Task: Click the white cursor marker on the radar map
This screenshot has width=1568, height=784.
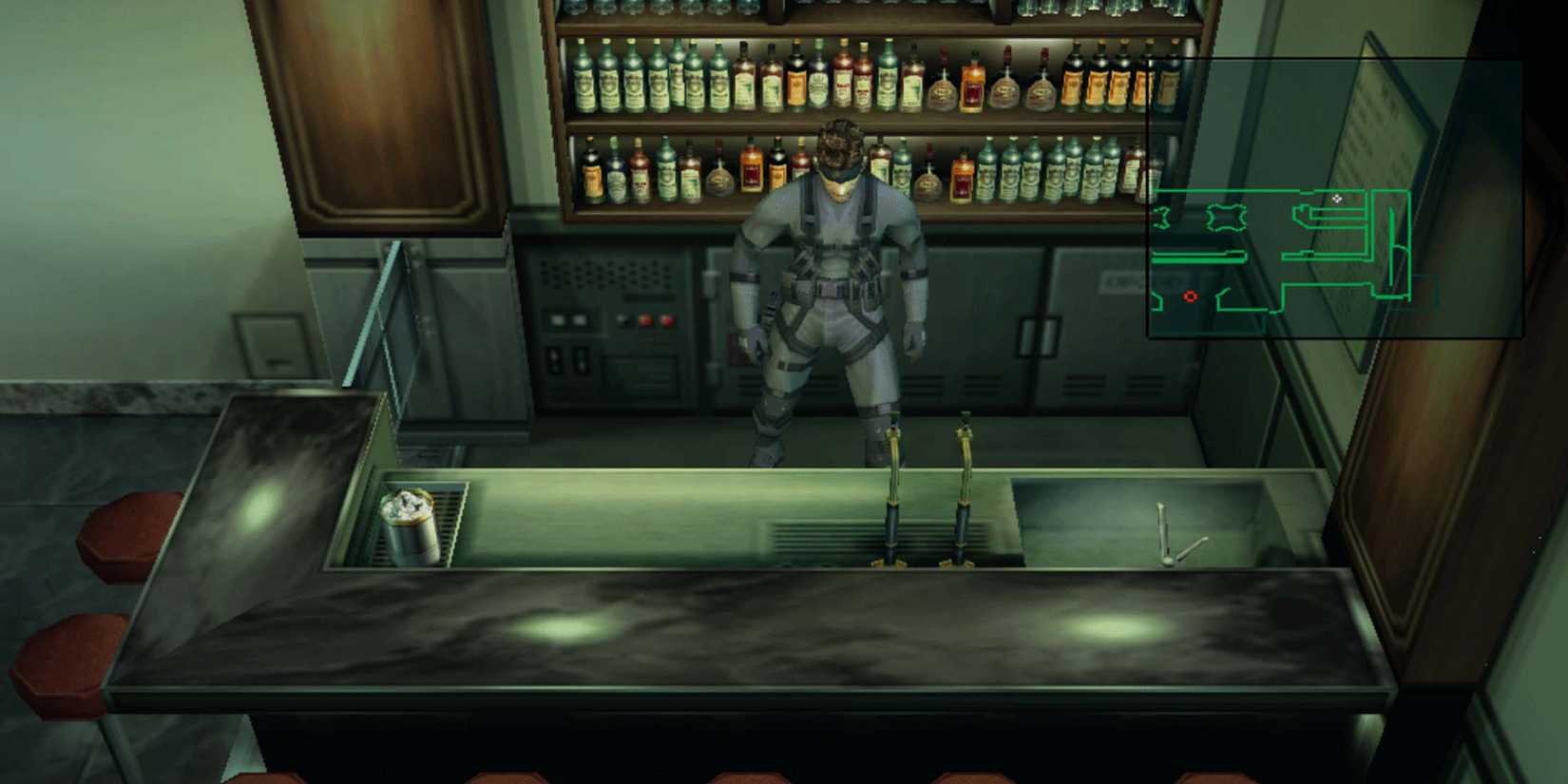Action: coord(1339,200)
